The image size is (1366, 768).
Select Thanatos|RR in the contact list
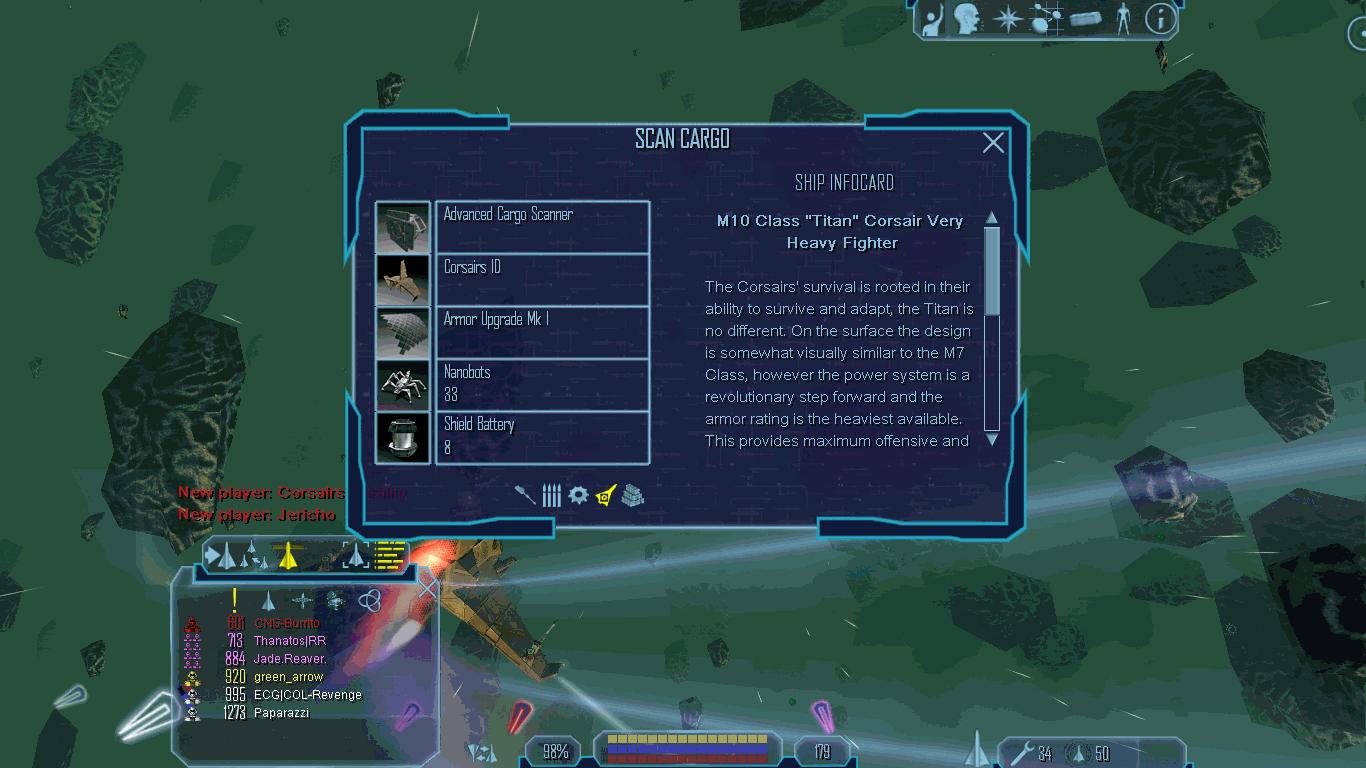[x=289, y=641]
